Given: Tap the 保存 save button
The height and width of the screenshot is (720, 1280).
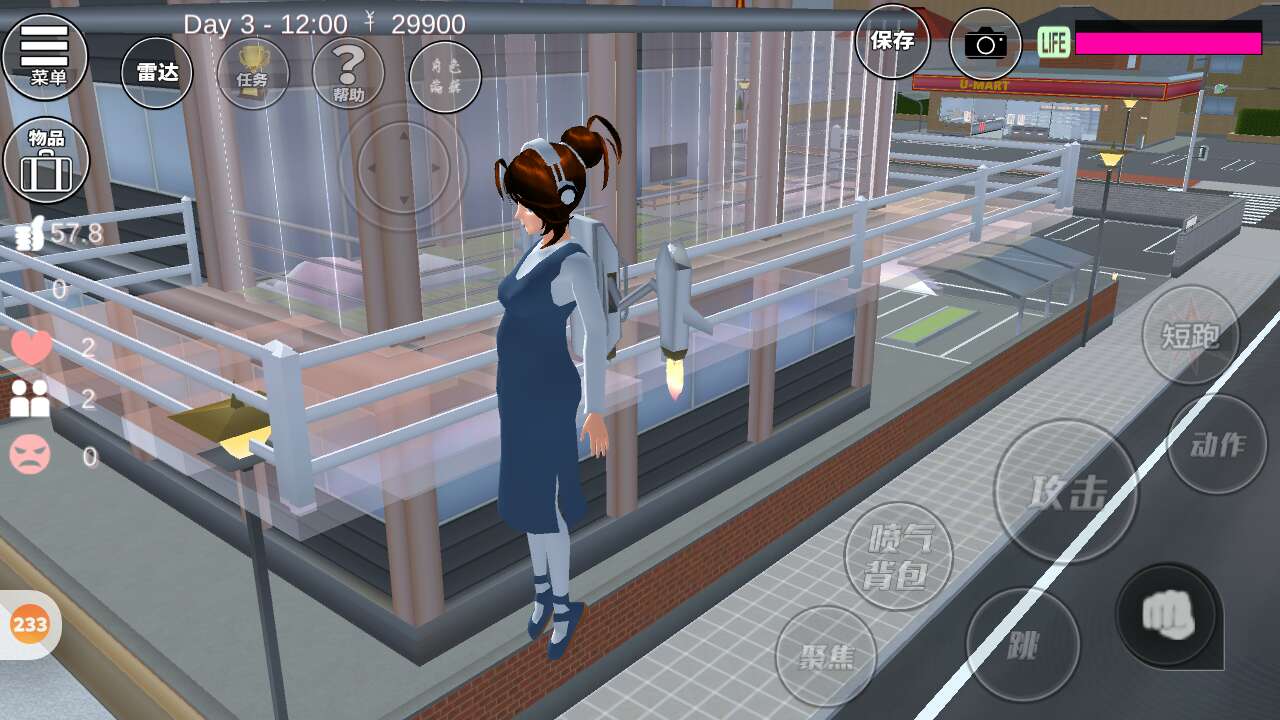Looking at the screenshot, I should (x=892, y=41).
